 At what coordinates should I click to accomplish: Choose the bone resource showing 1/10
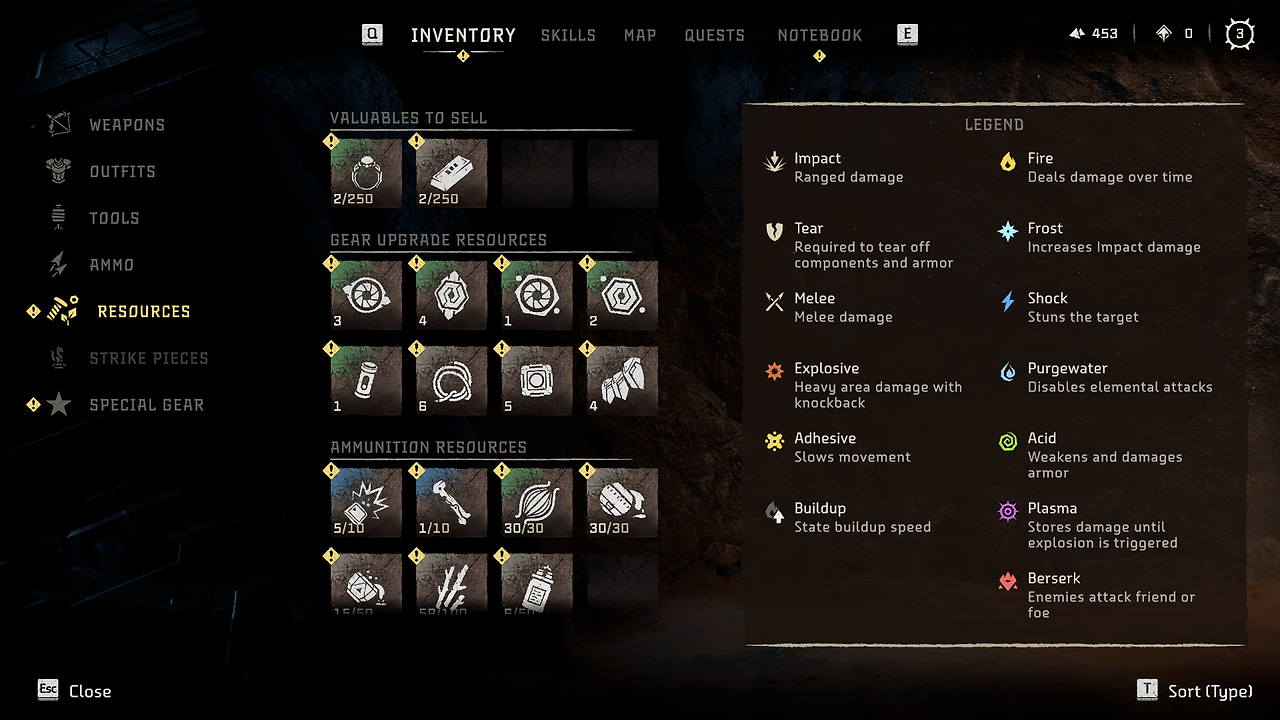(452, 502)
